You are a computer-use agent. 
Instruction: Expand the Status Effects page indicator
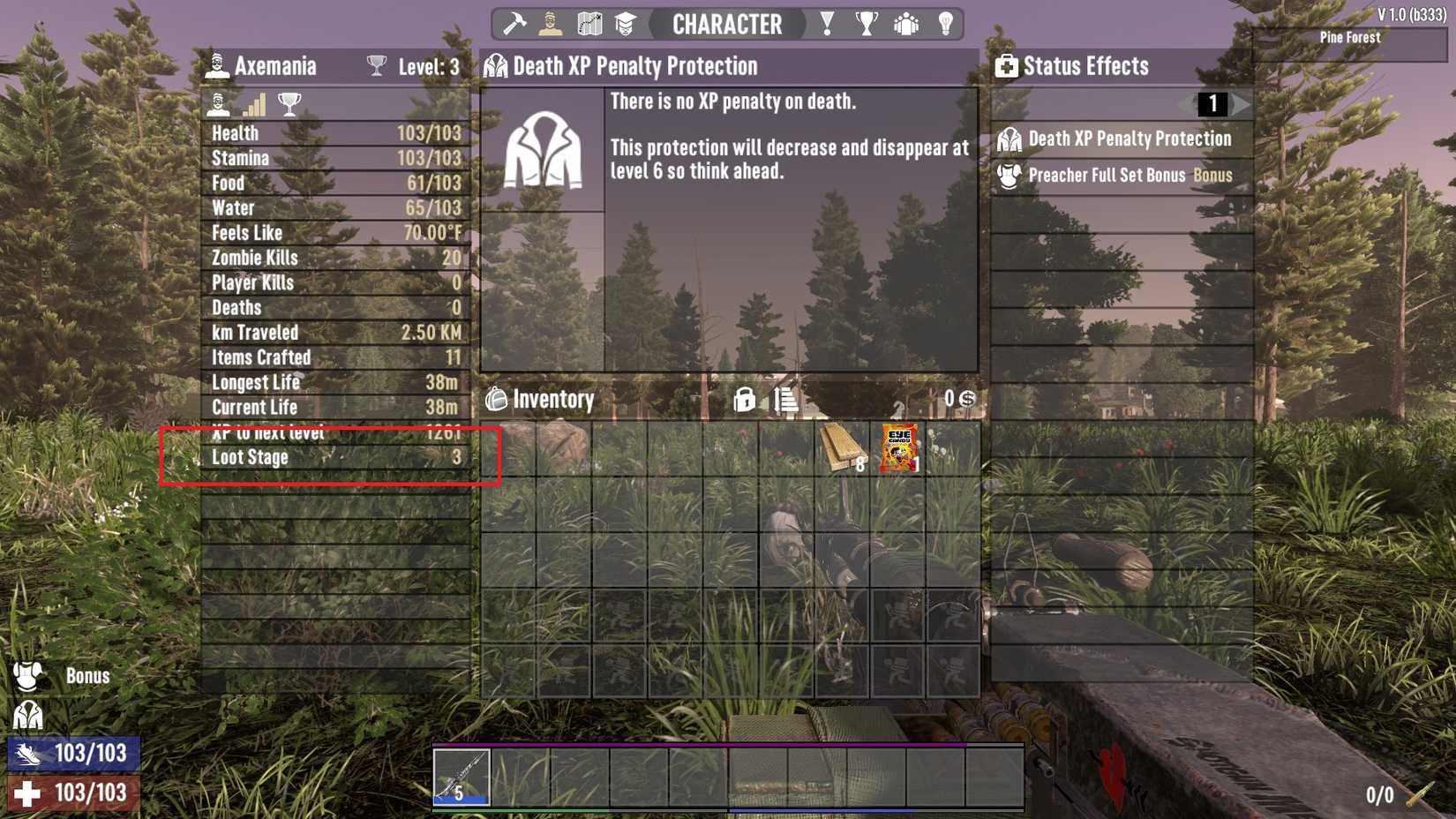[1214, 104]
